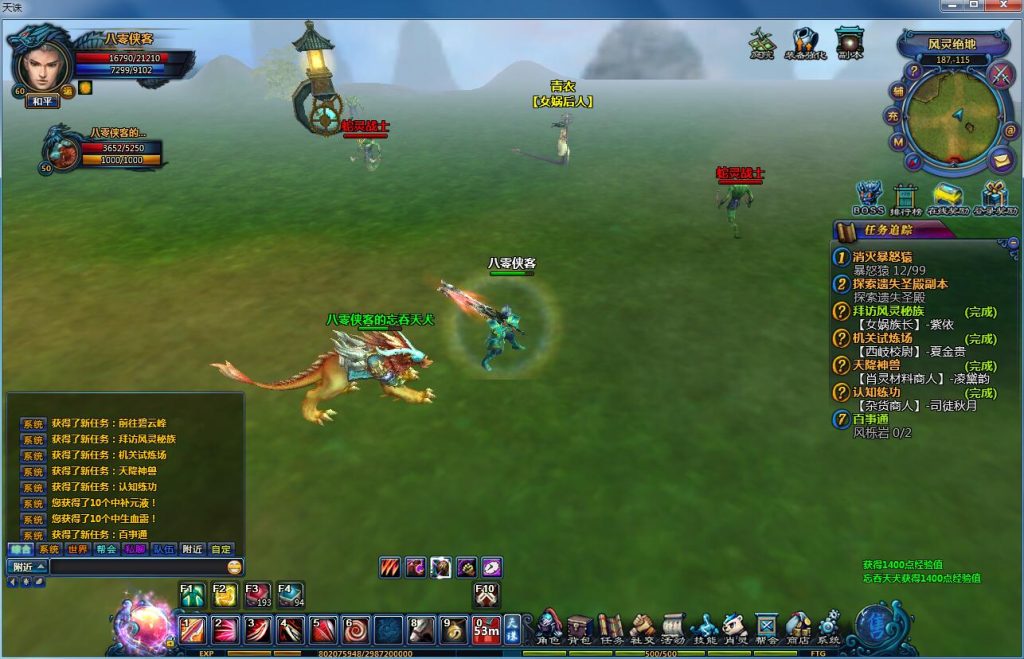Switch chat to the 世界 tab
The width and height of the screenshot is (1024, 659).
tap(77, 549)
